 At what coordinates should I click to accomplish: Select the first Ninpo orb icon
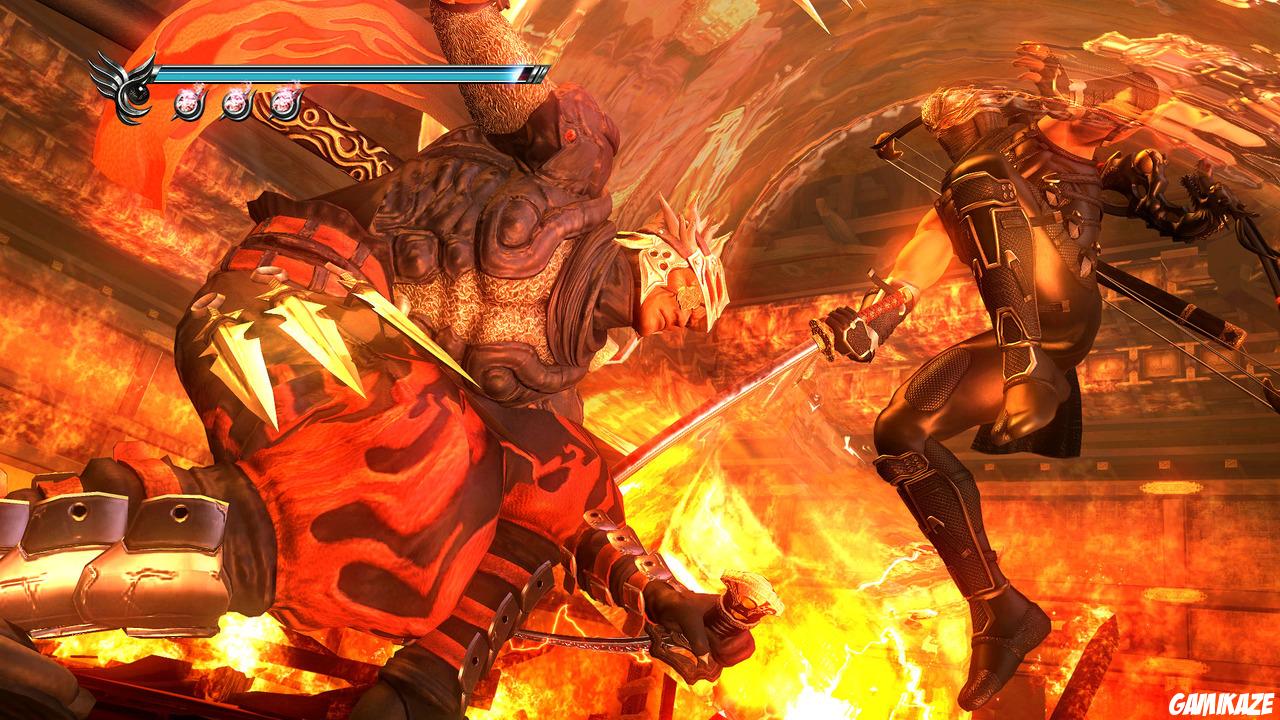tap(187, 102)
